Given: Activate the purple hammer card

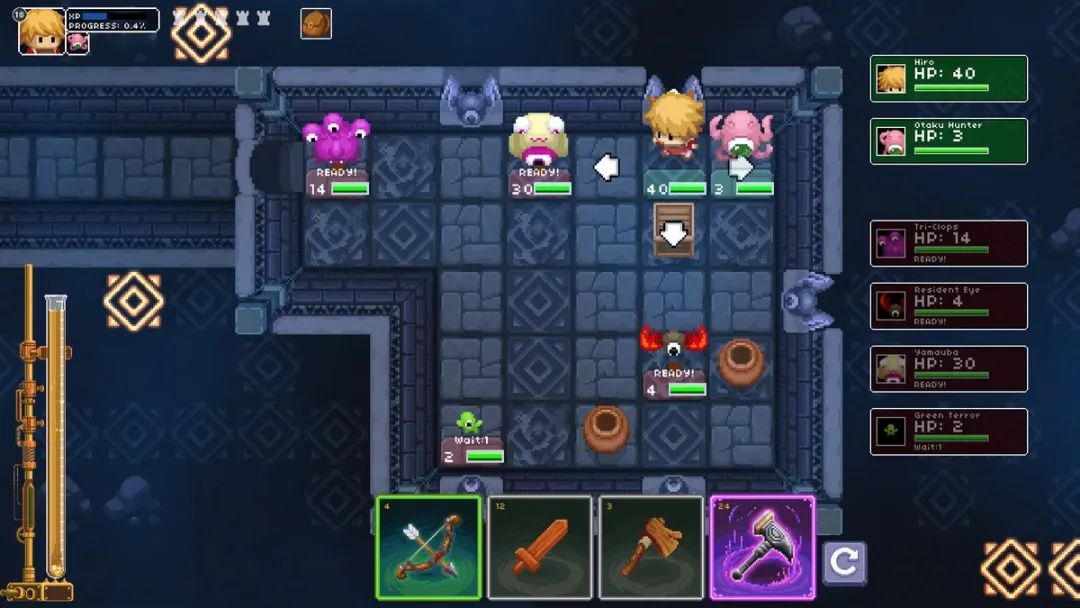Looking at the screenshot, I should pos(762,547).
